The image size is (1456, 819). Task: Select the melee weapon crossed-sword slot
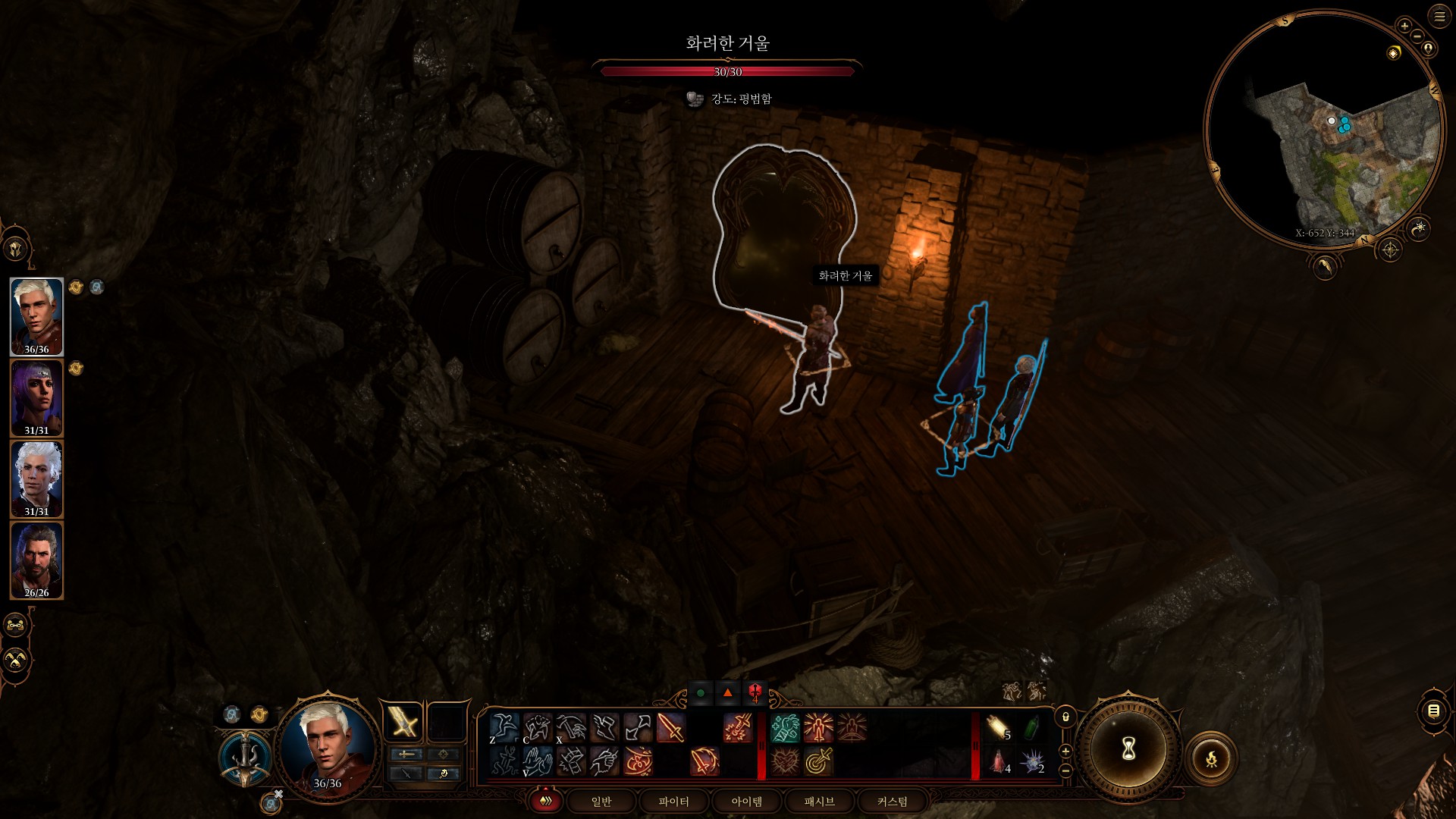pyautogui.click(x=403, y=722)
